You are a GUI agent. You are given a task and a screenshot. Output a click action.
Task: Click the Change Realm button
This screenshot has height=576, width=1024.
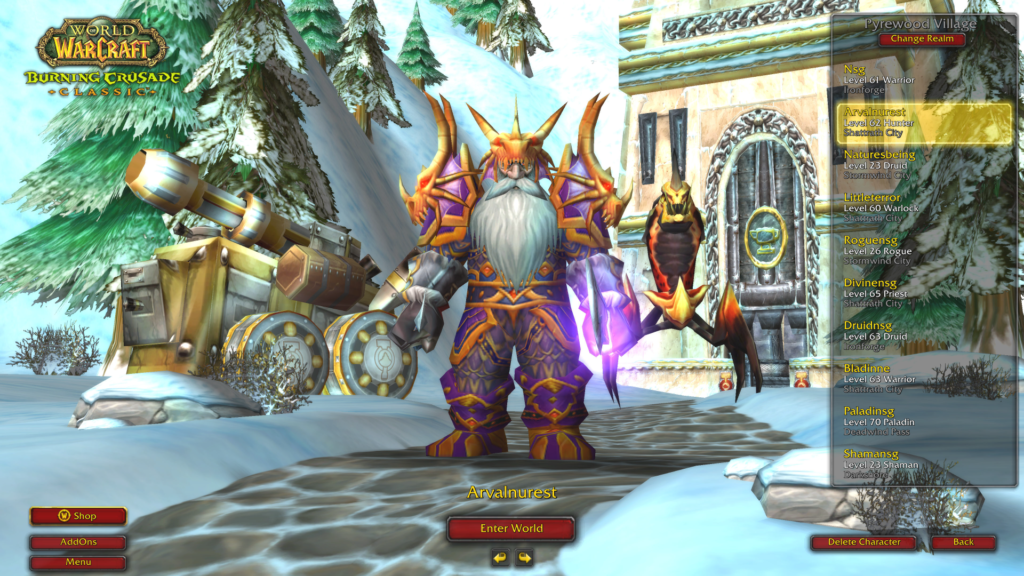click(923, 40)
